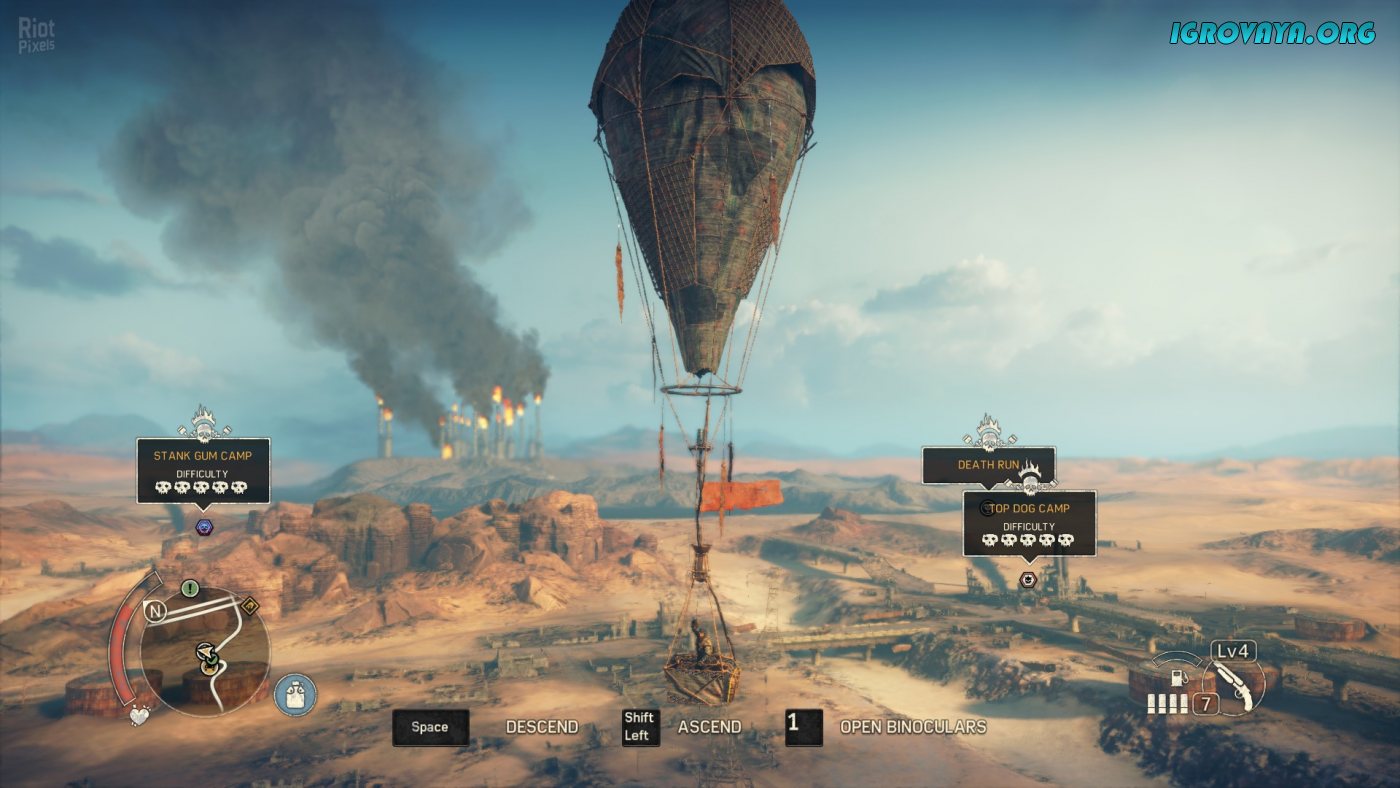Screen dimensions: 1400x788
Task: Click the water canteen icon
Action: (295, 694)
